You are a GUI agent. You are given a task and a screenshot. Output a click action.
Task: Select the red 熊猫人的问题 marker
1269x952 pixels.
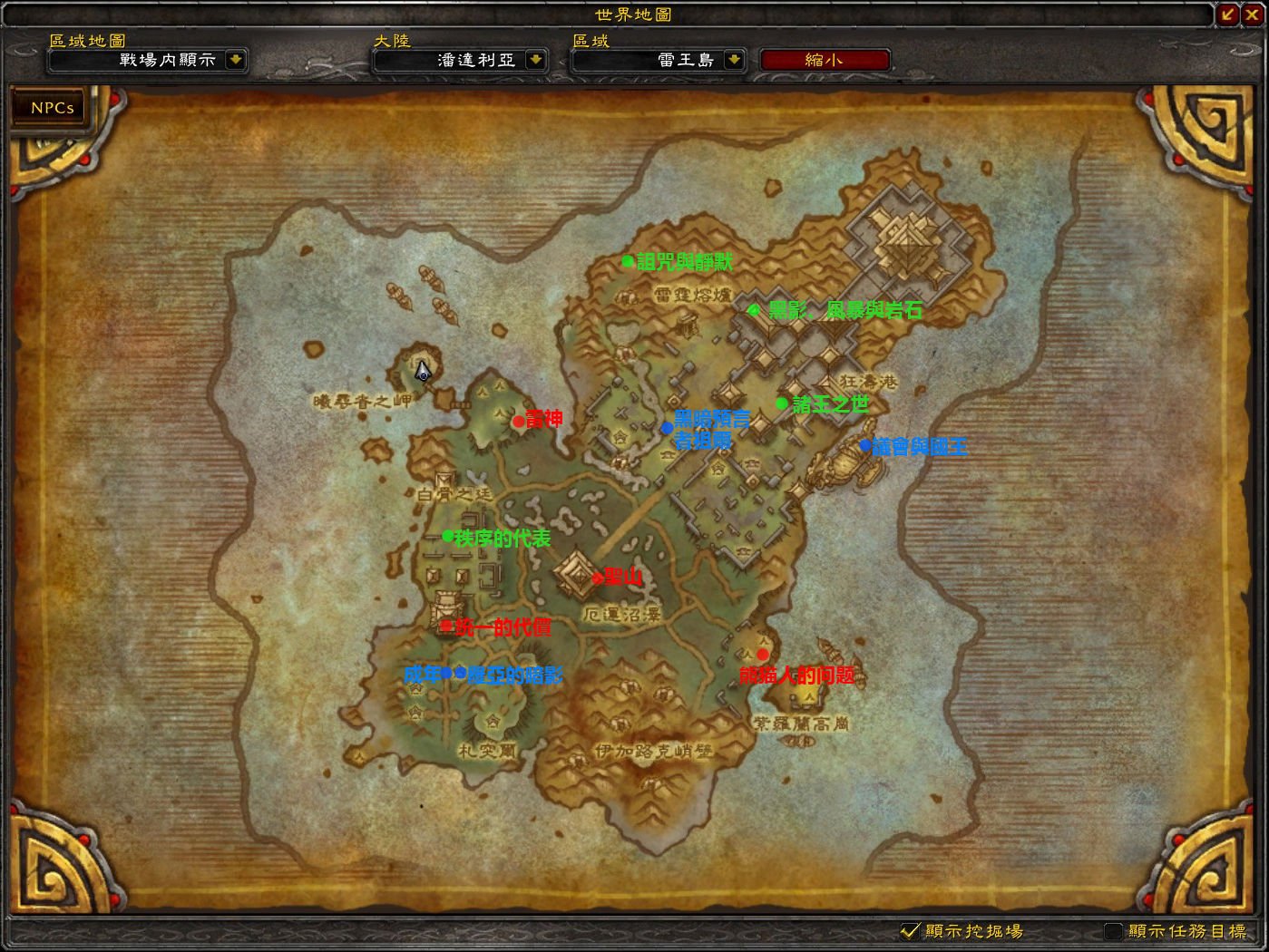pyautogui.click(x=762, y=655)
